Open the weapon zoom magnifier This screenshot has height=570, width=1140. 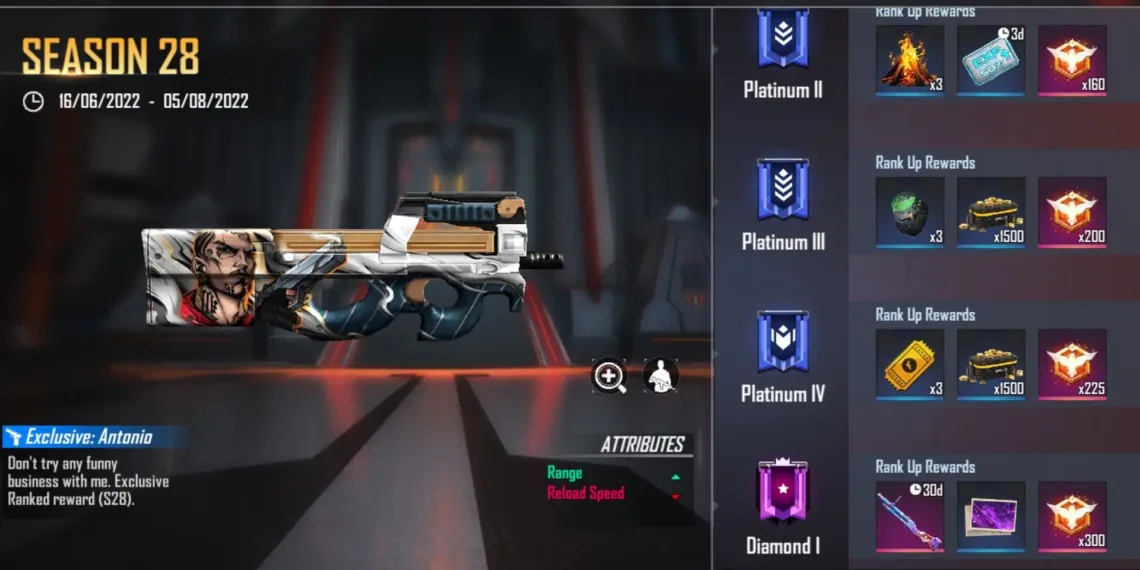click(x=609, y=376)
